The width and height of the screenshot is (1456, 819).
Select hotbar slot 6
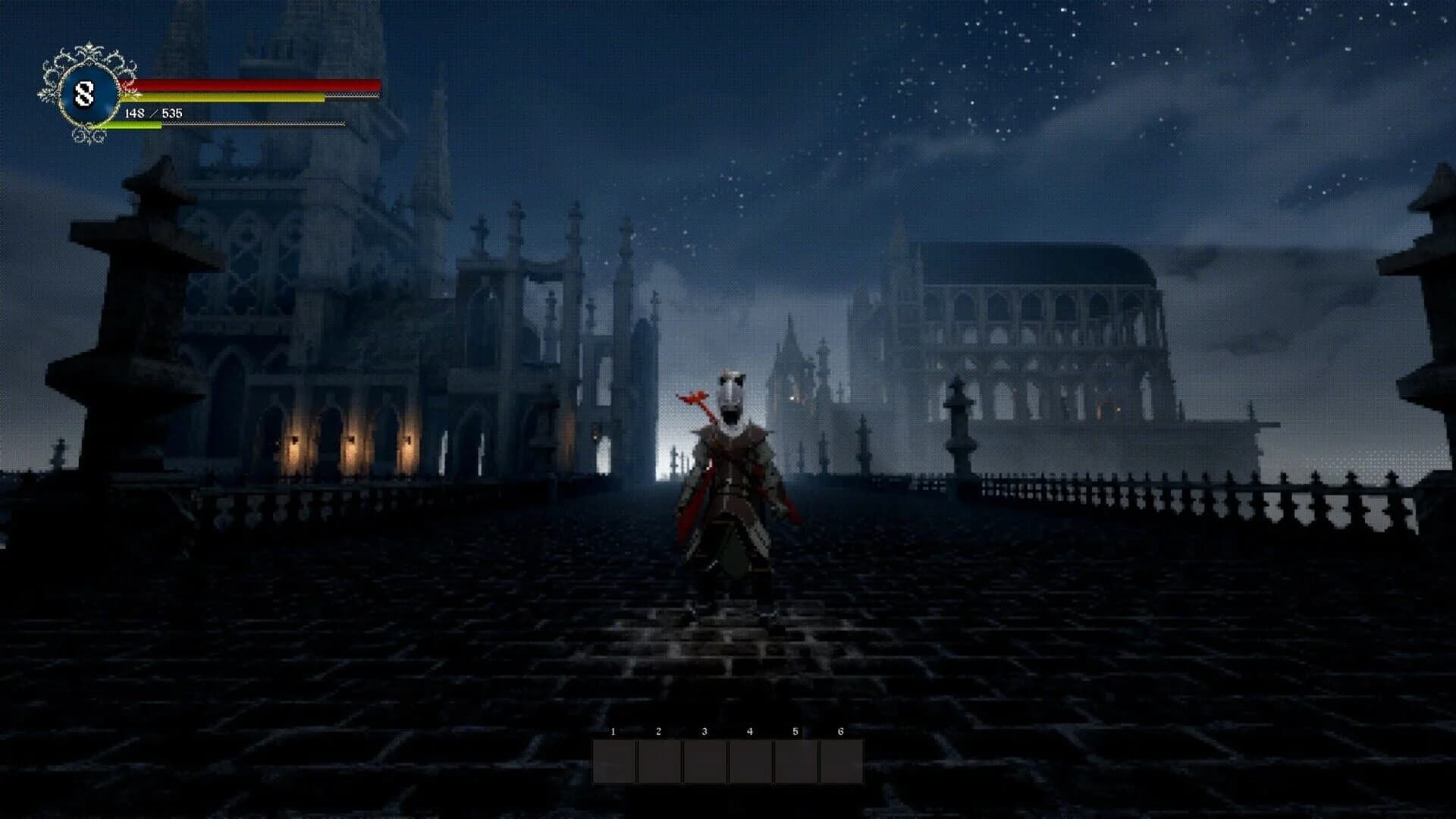click(842, 762)
